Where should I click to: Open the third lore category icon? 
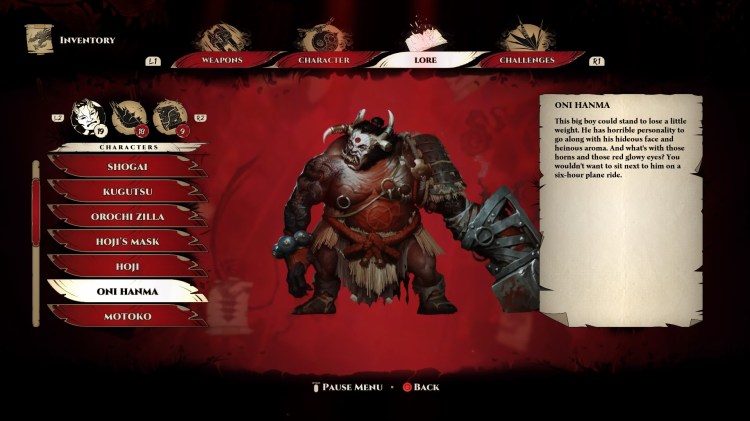pos(169,116)
